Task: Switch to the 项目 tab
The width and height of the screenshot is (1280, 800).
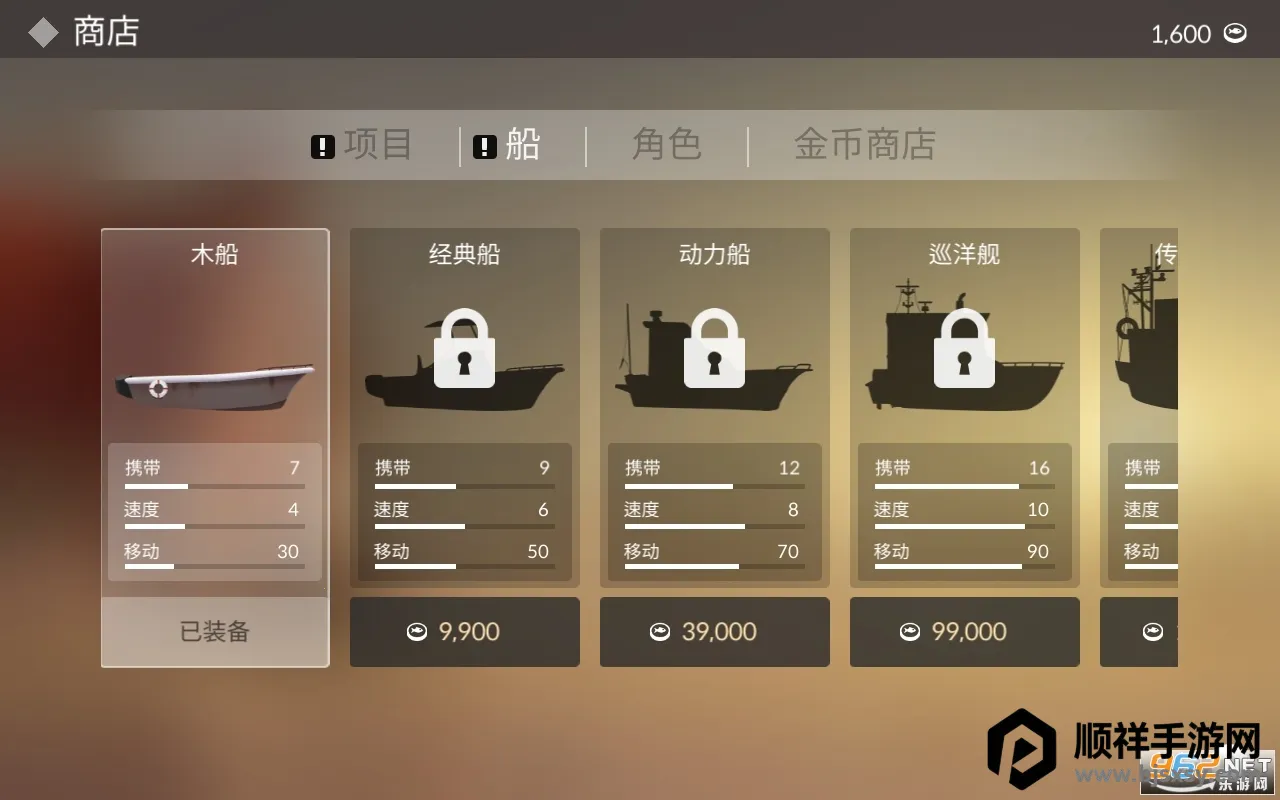Action: click(x=362, y=145)
